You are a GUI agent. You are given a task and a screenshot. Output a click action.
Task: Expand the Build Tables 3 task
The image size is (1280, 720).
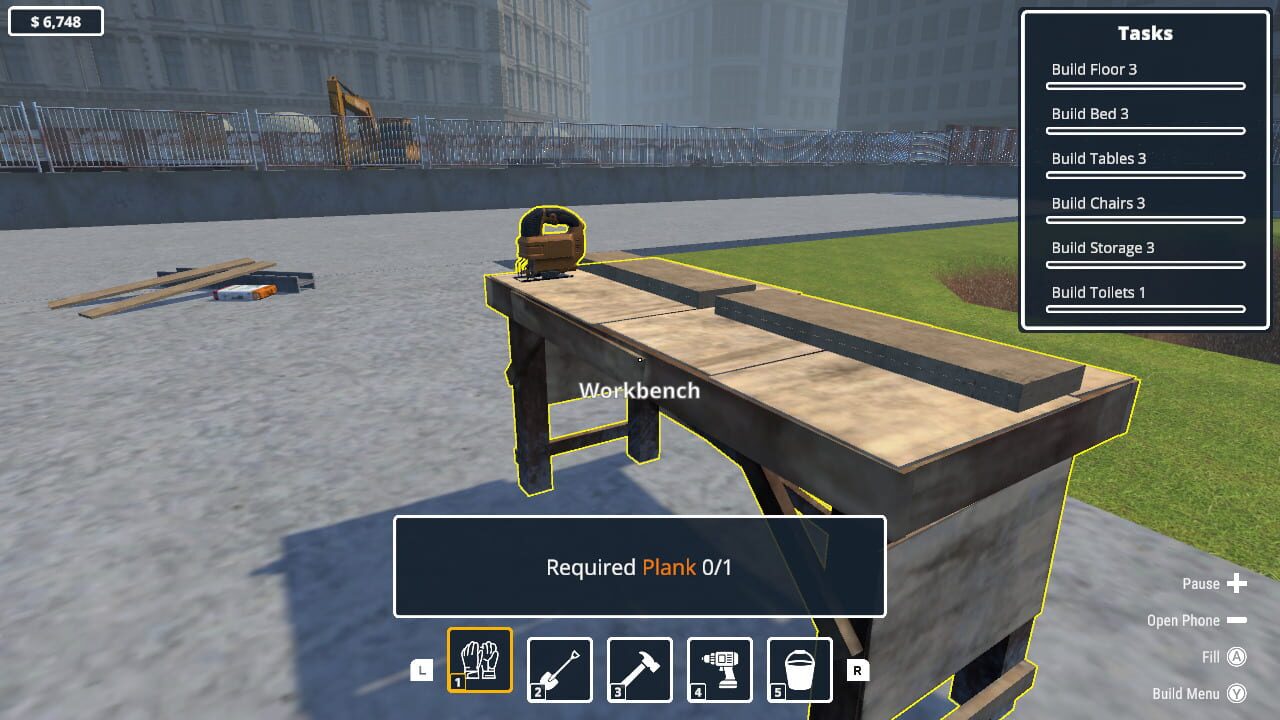(1100, 158)
